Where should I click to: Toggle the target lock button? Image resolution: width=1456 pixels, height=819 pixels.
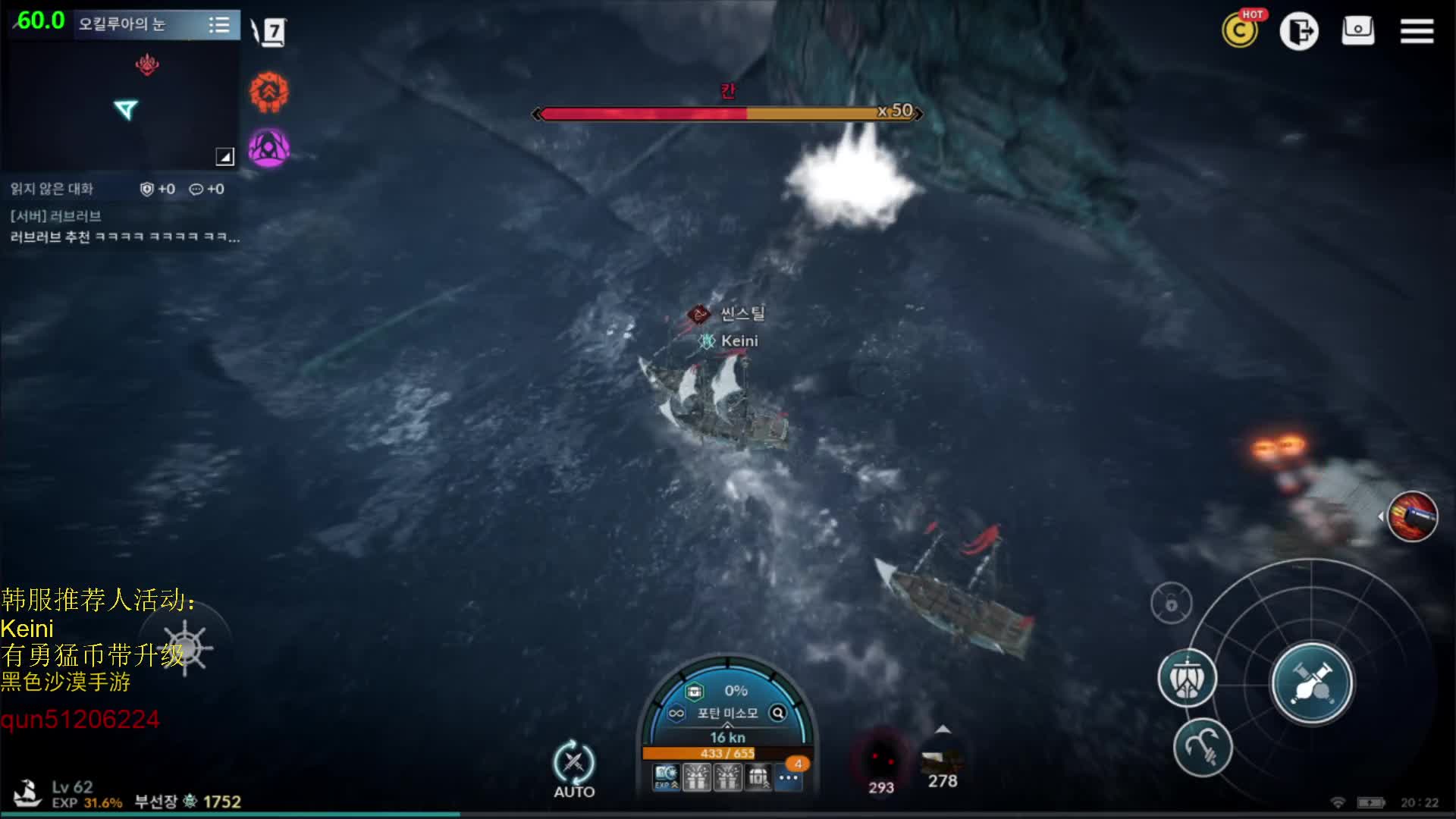click(x=1171, y=604)
